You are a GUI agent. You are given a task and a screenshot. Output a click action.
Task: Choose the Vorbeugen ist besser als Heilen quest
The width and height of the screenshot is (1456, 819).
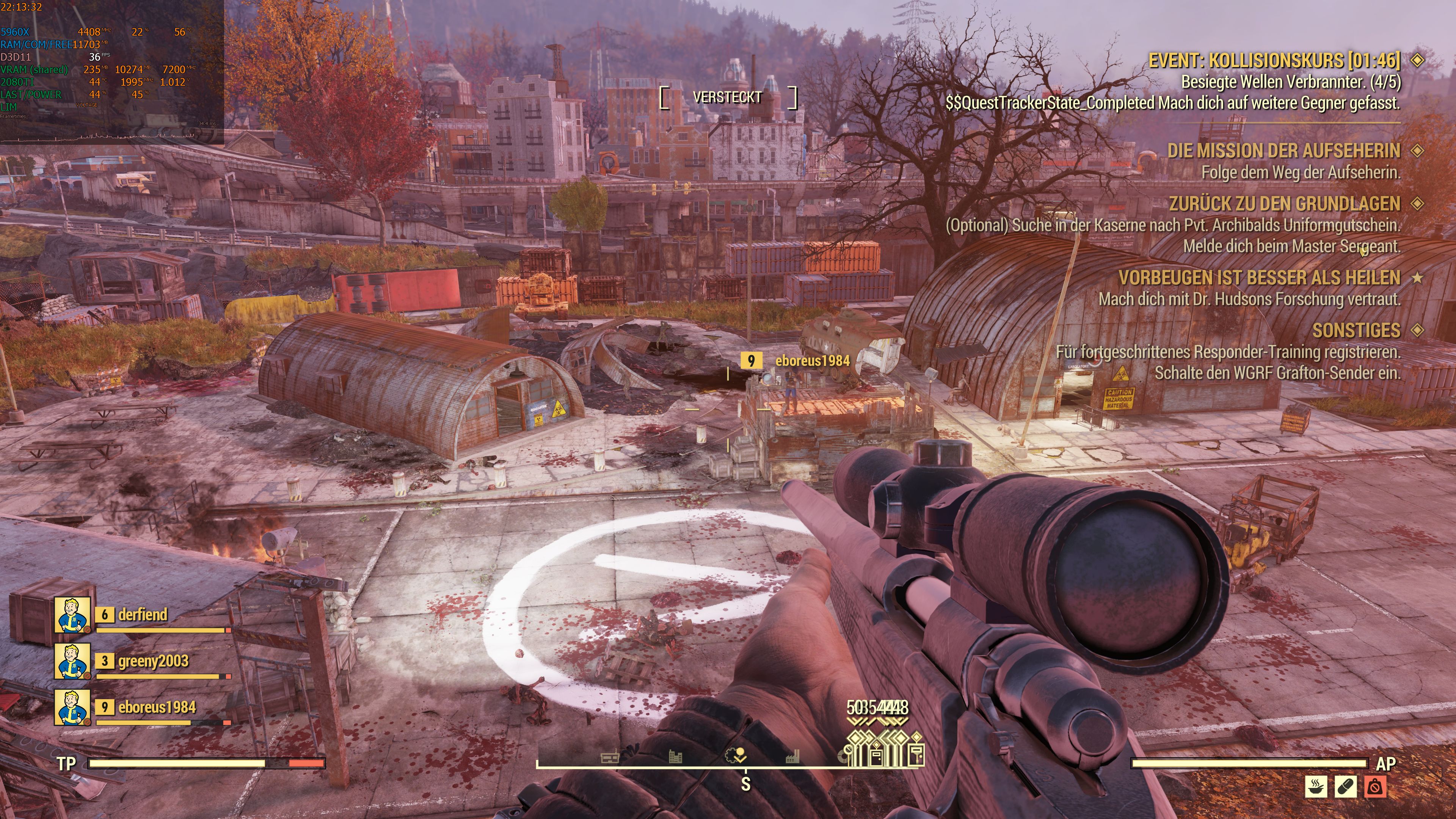(1259, 278)
